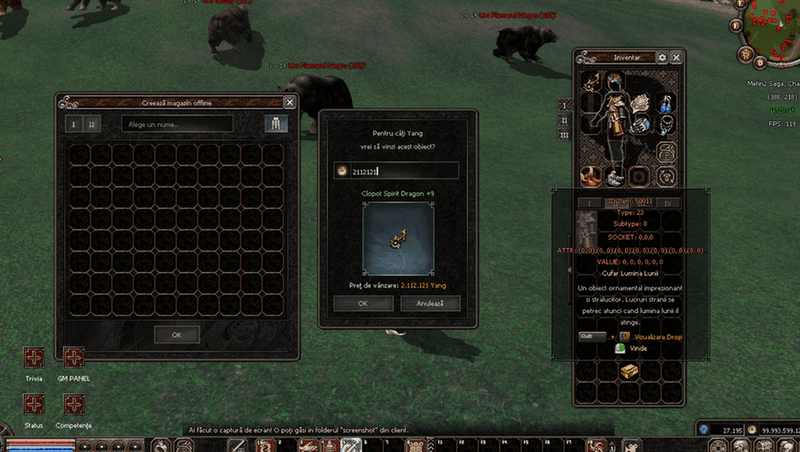Viewport: 800px width, 452px height.
Task: Close the Creează magazin offline window
Action: pyautogui.click(x=290, y=102)
